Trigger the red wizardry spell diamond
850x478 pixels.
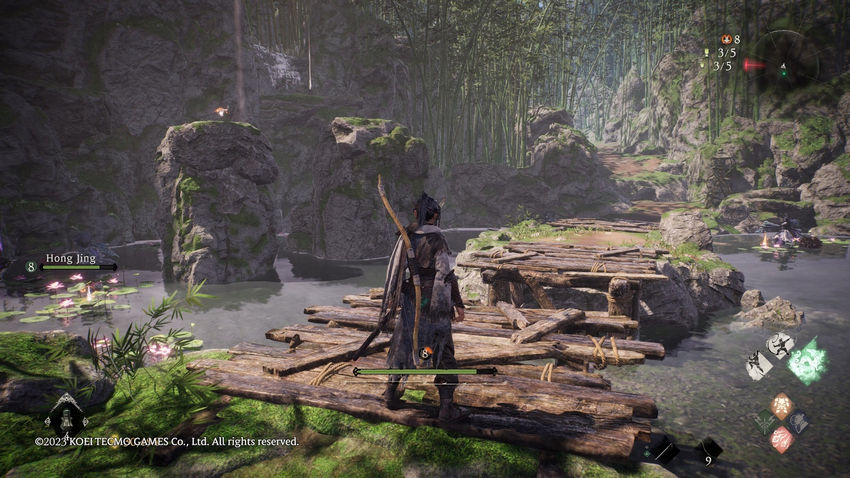click(x=782, y=439)
